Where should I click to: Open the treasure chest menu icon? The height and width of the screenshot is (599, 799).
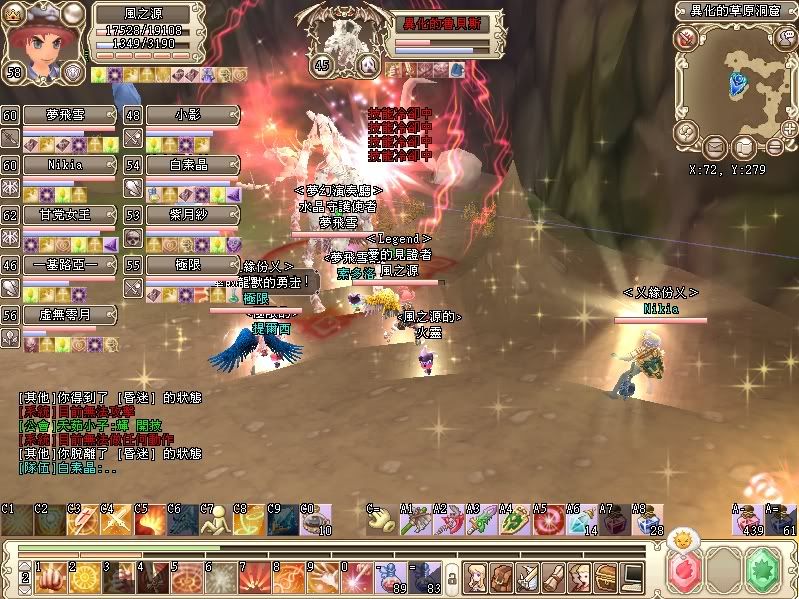(607, 576)
